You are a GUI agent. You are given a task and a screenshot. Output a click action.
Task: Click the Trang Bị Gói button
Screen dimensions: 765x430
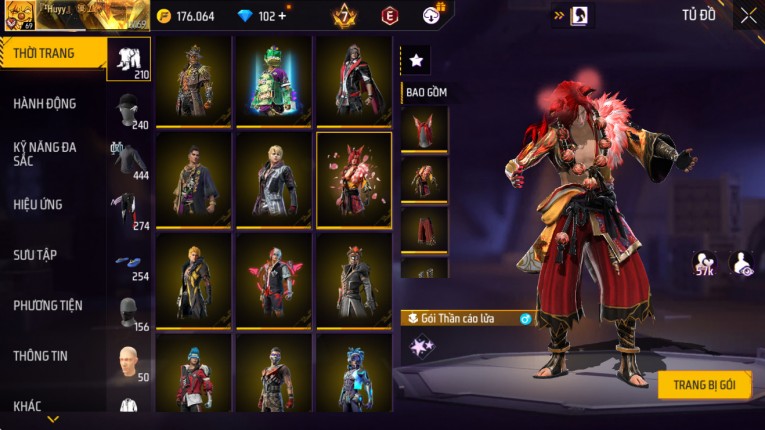(x=704, y=385)
